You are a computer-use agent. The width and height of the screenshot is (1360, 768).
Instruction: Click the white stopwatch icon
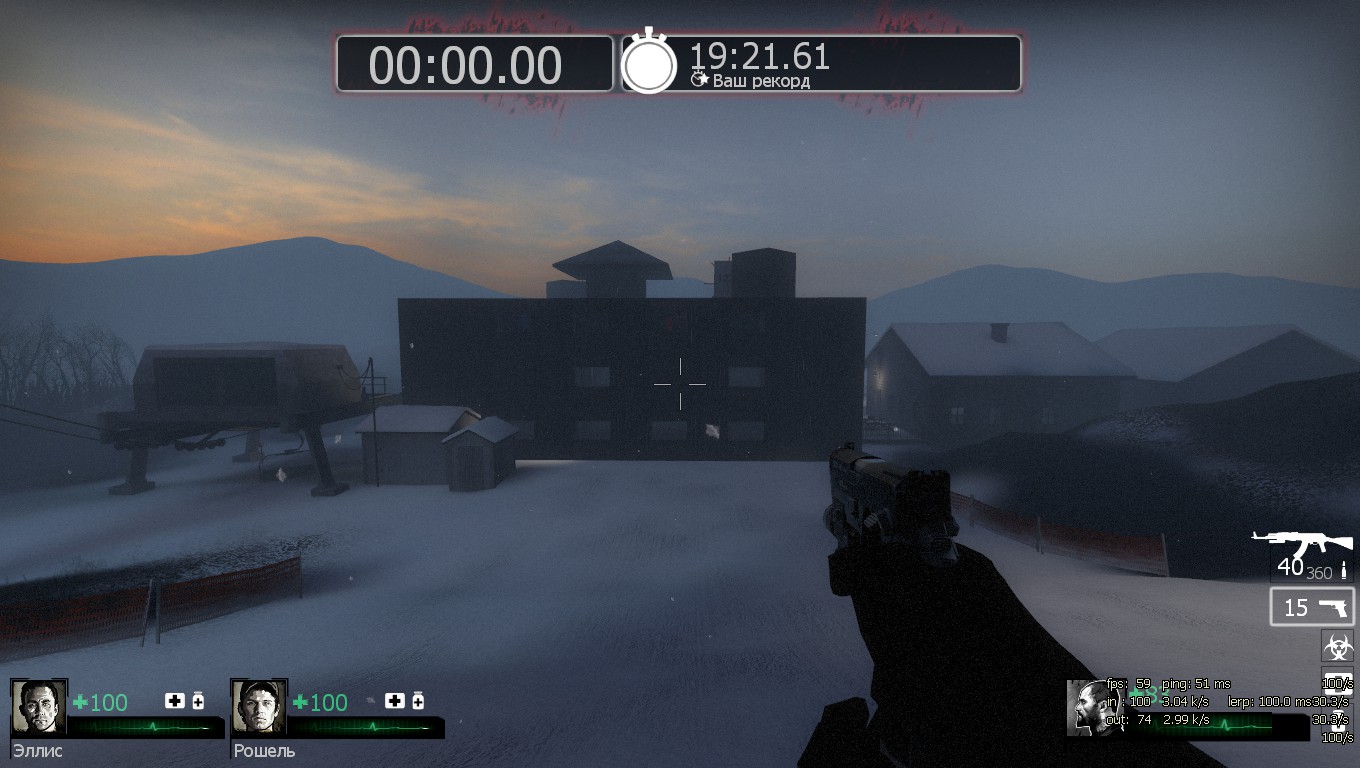tap(649, 63)
